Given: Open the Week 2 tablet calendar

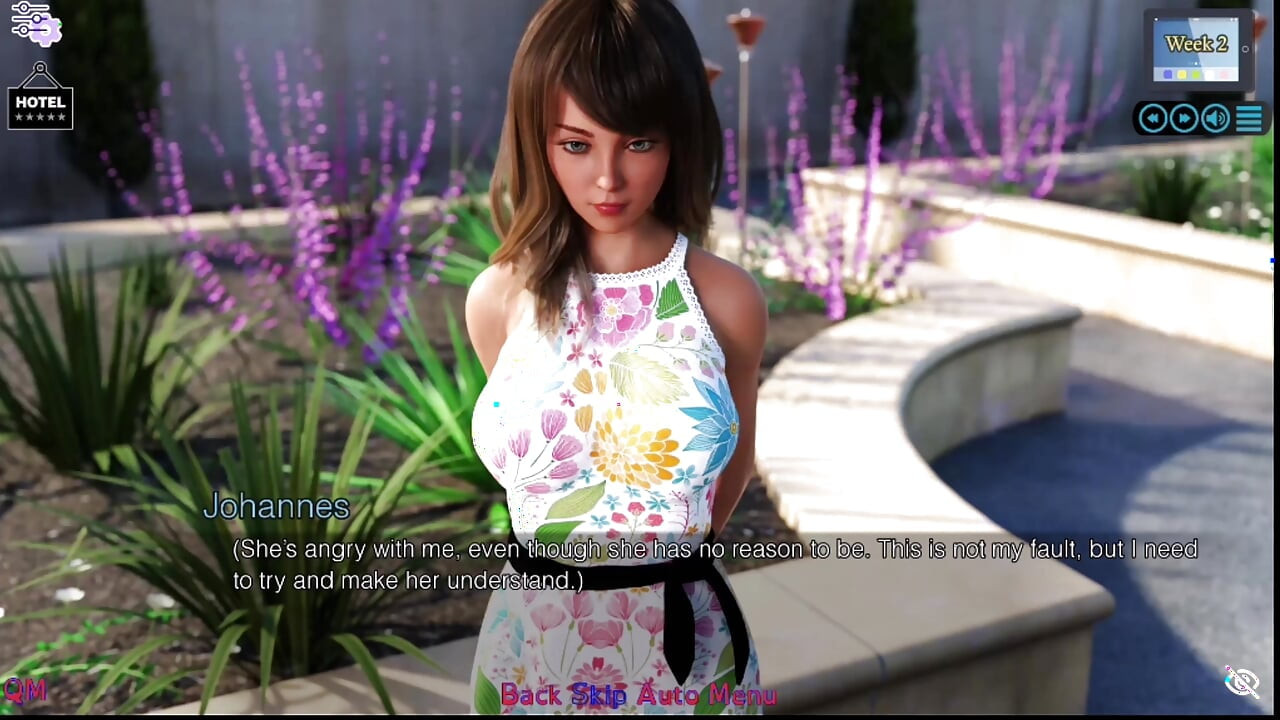Looking at the screenshot, I should [1197, 48].
